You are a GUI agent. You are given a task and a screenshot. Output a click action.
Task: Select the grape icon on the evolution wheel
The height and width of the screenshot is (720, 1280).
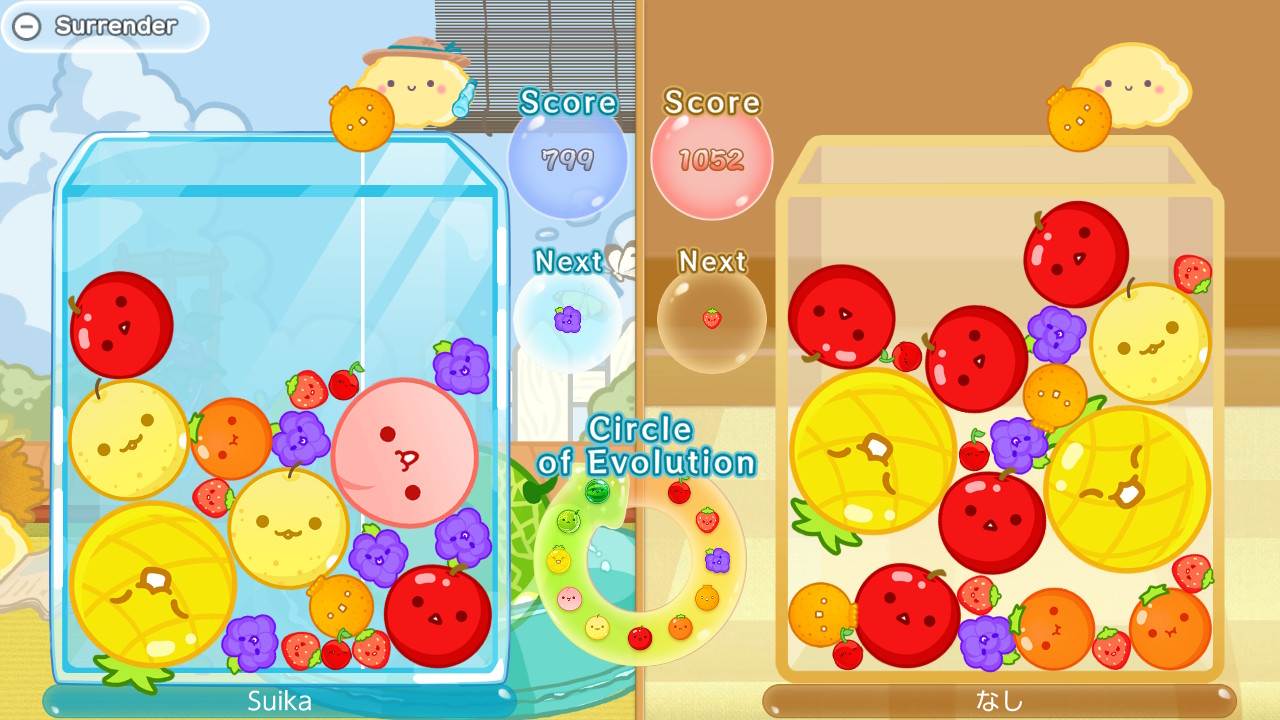[x=716, y=560]
